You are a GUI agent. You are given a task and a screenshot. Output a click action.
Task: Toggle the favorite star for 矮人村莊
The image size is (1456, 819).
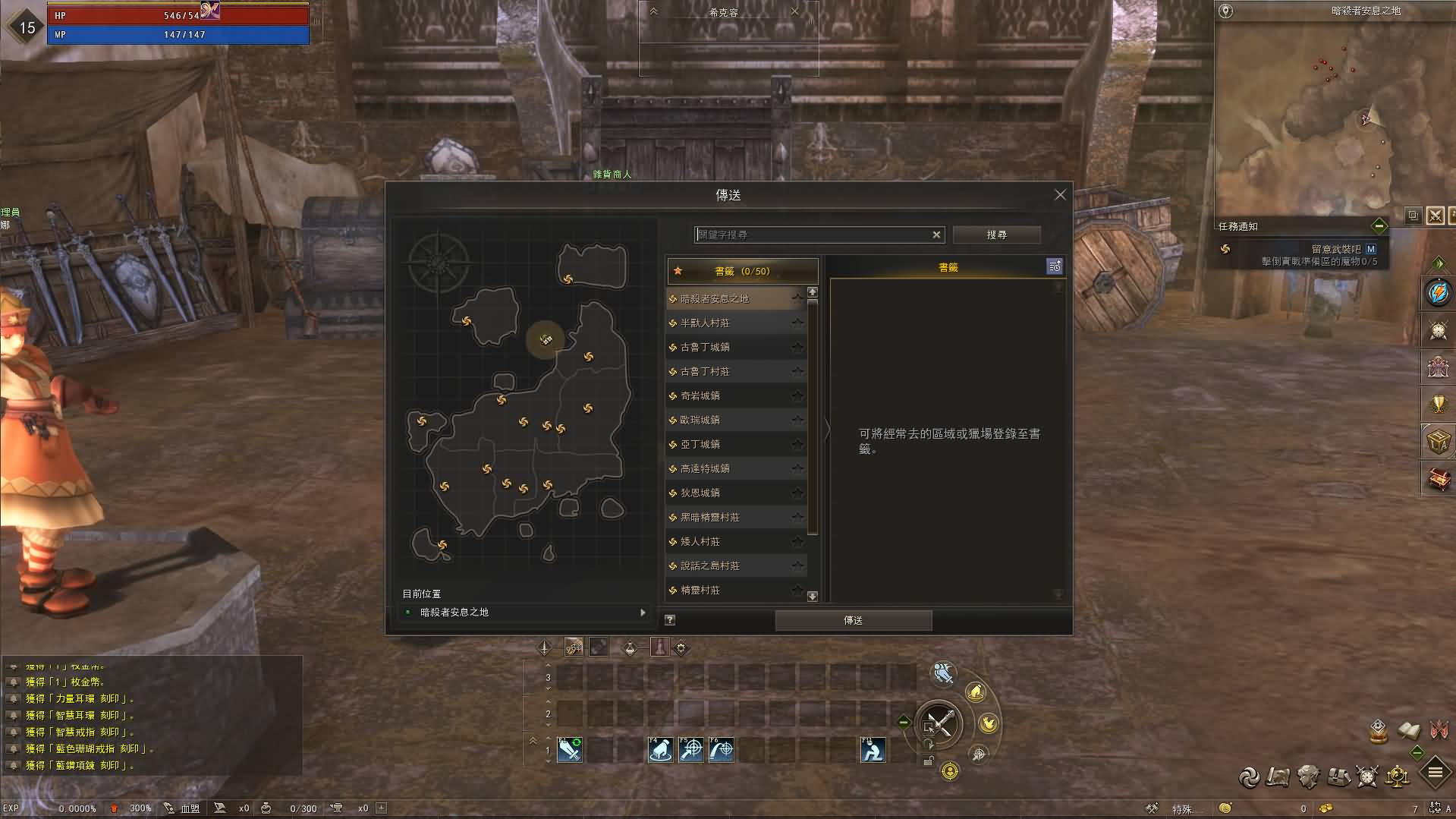799,541
